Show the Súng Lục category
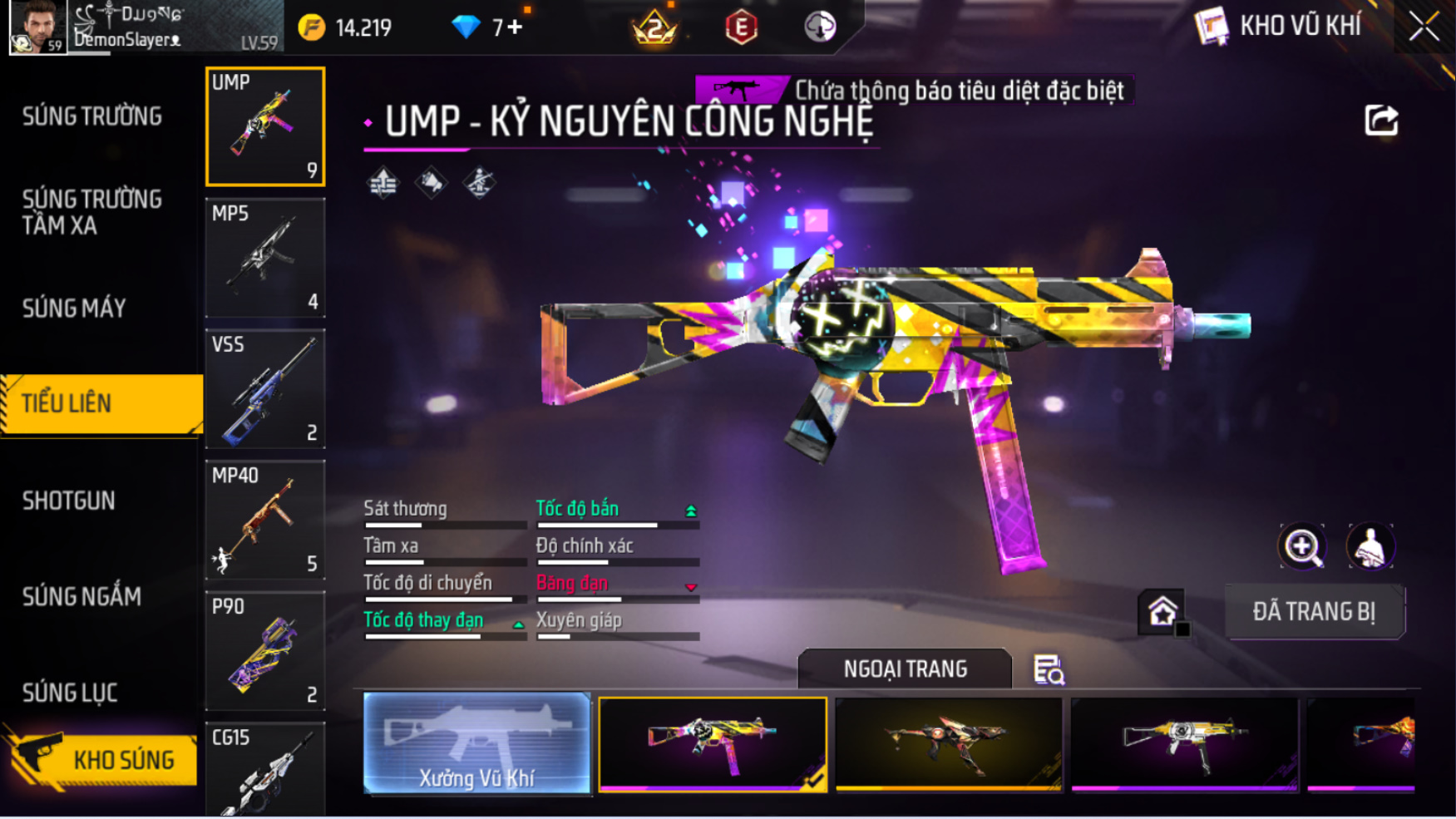 (x=70, y=693)
